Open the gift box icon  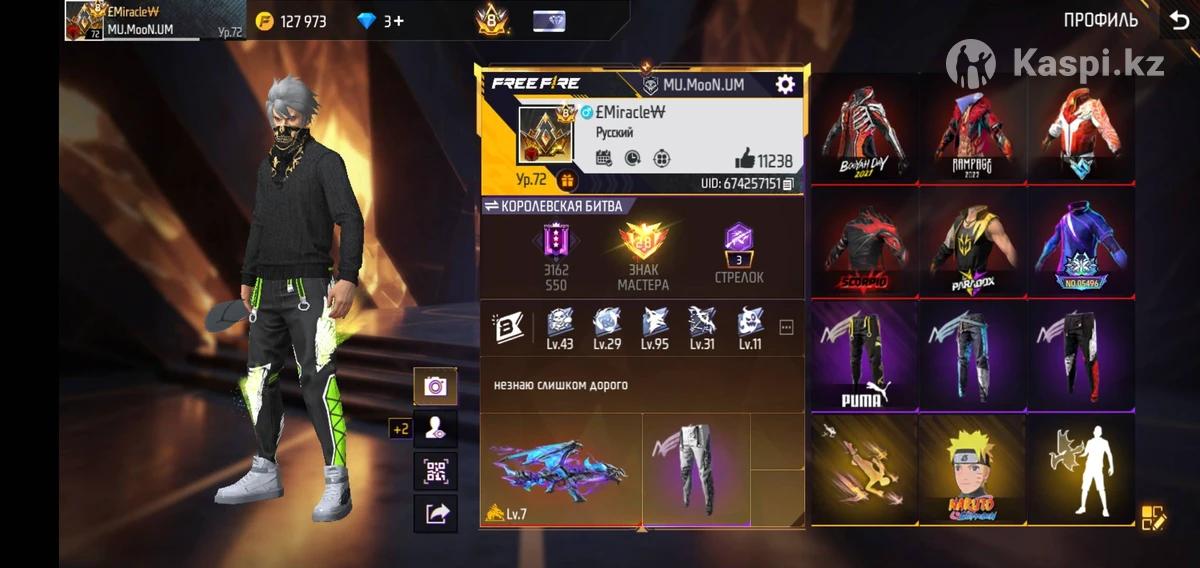tap(567, 181)
